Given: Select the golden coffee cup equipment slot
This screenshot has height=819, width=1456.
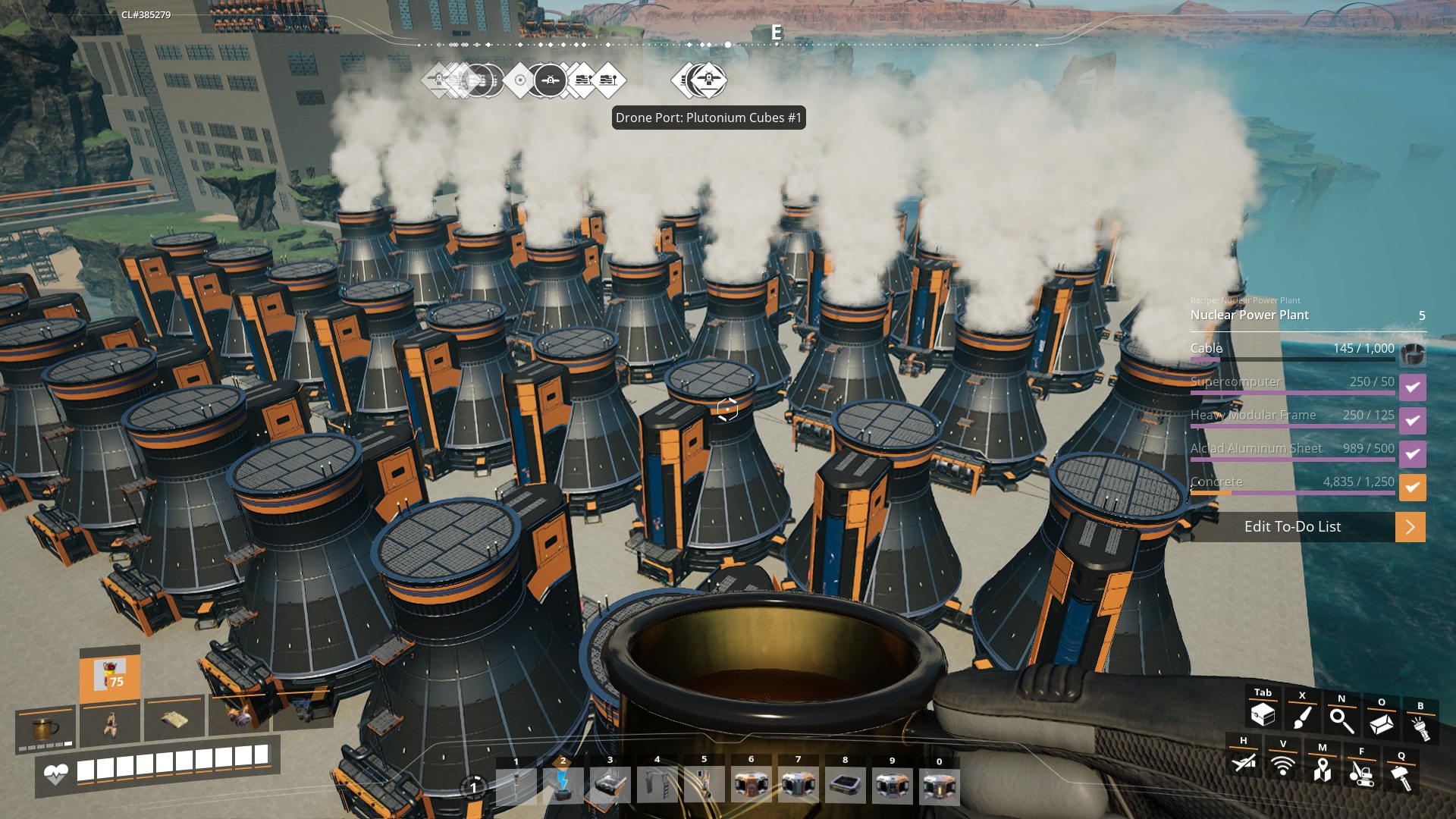Looking at the screenshot, I should 45,729.
